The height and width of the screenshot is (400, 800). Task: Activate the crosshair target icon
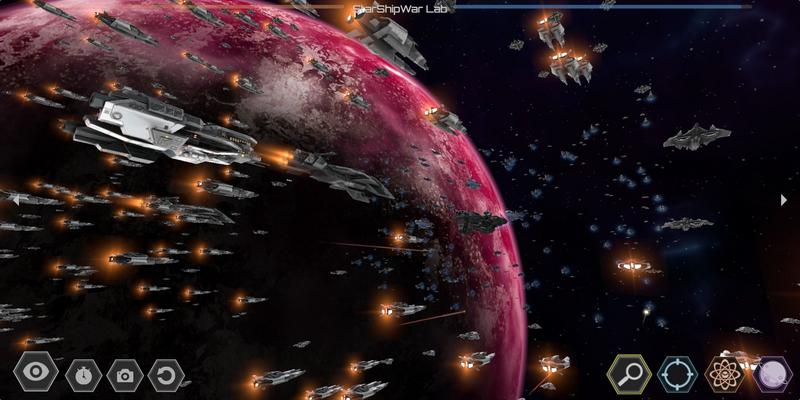[677, 374]
